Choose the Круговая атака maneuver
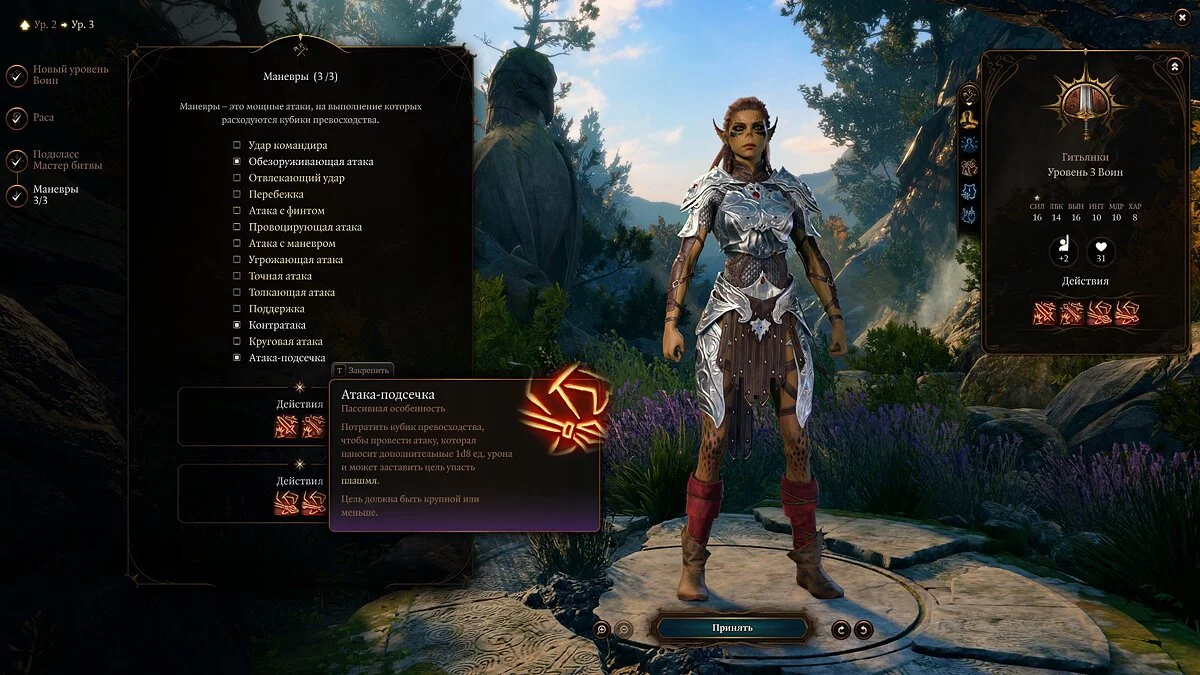 tap(237, 341)
